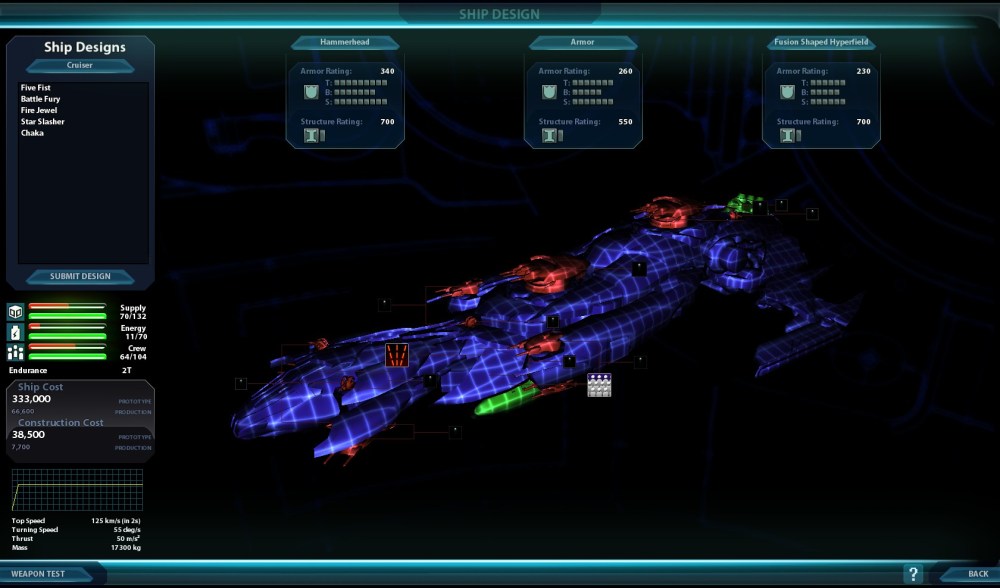Change the Armor section selector

click(x=583, y=43)
